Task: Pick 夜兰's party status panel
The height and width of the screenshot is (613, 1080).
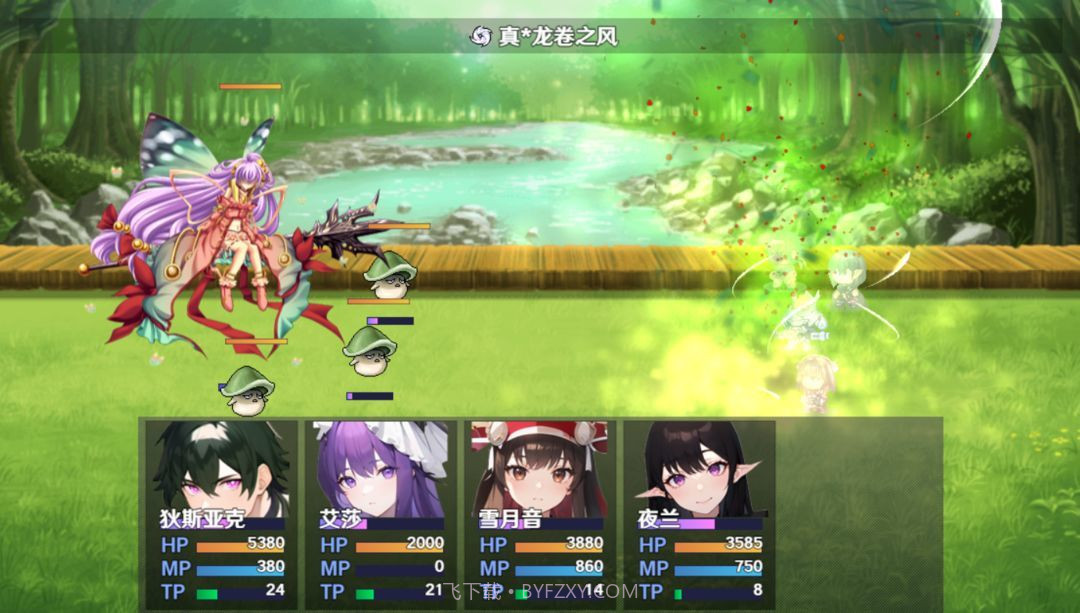Action: (699, 512)
